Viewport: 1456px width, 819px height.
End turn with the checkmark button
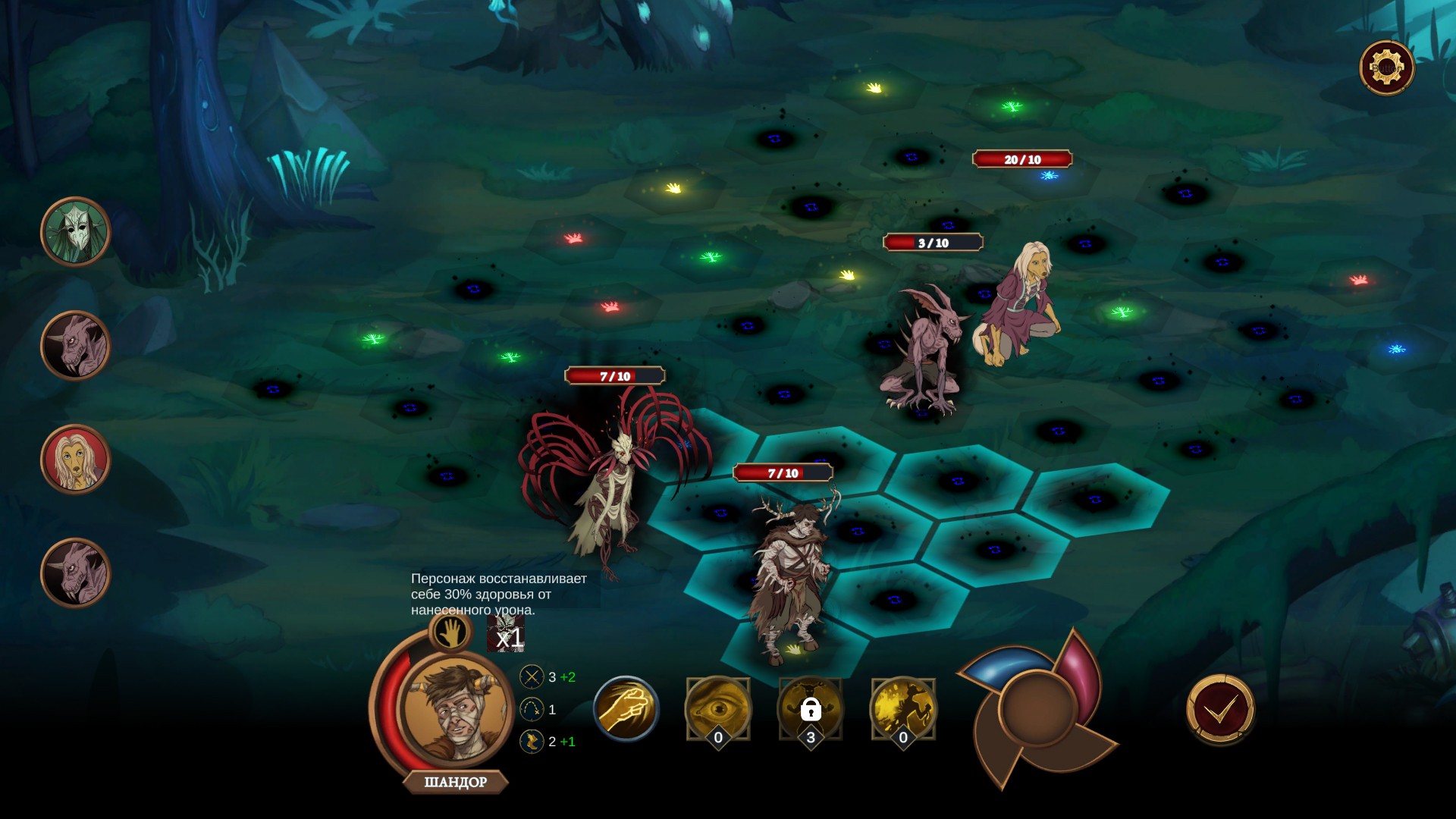pyautogui.click(x=1220, y=709)
